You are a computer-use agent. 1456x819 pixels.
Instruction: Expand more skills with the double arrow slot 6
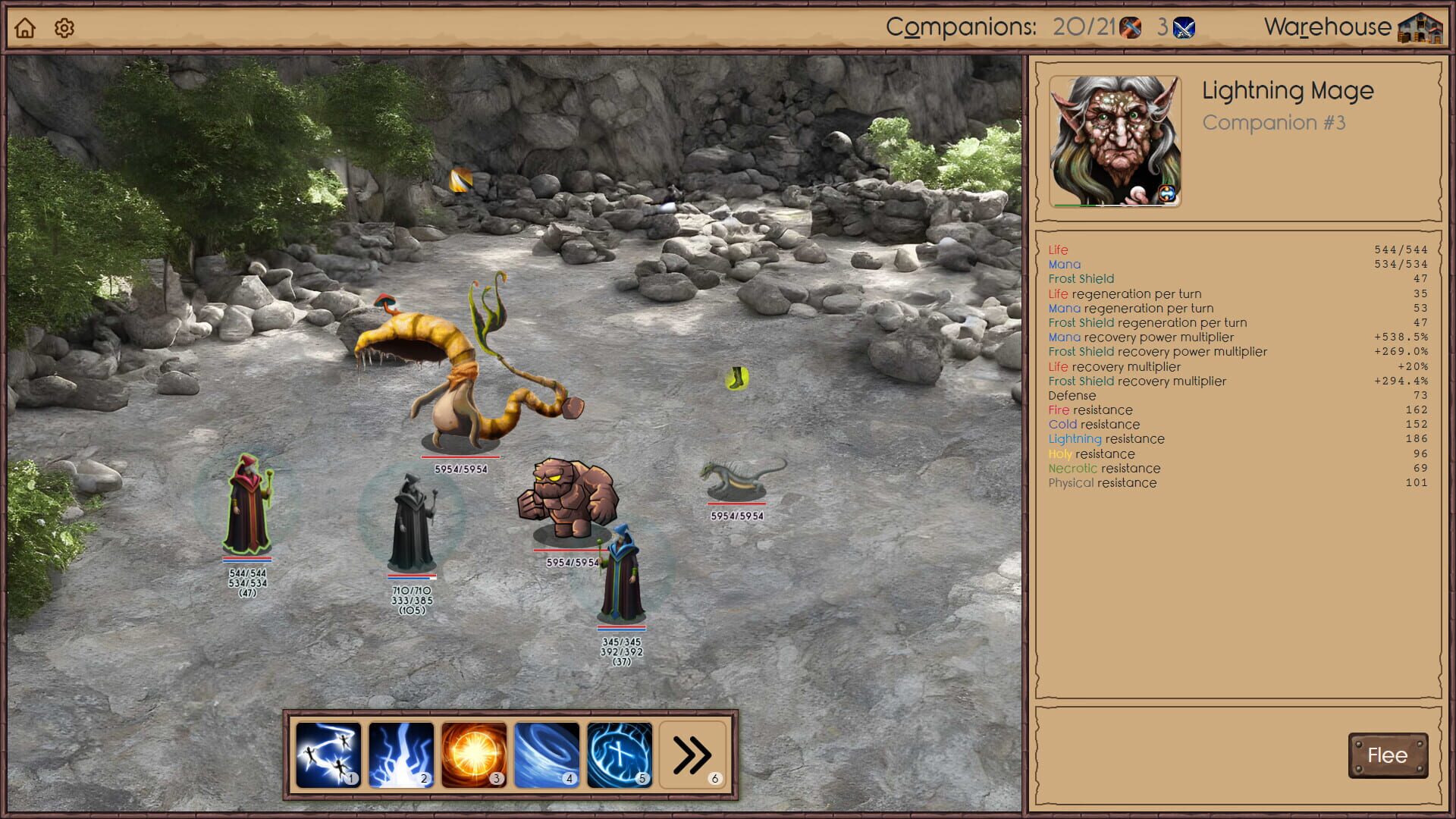[x=692, y=754]
